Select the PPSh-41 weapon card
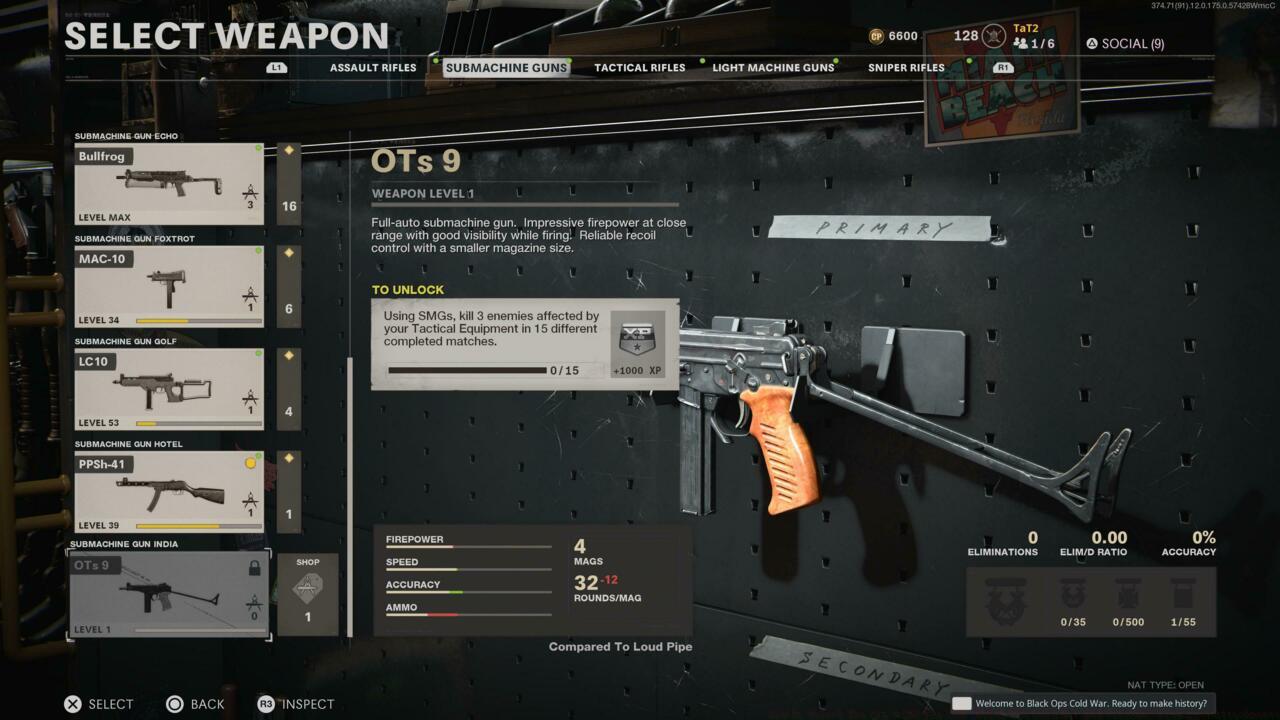 click(x=168, y=490)
